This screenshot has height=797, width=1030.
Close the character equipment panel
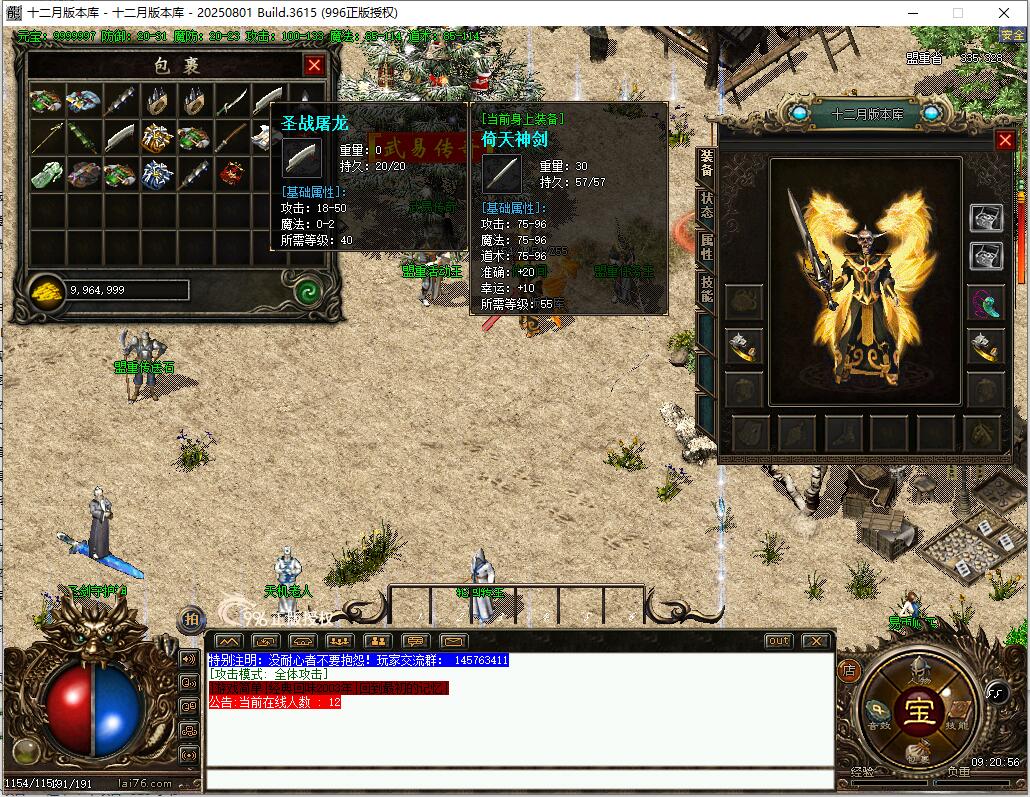[1005, 141]
